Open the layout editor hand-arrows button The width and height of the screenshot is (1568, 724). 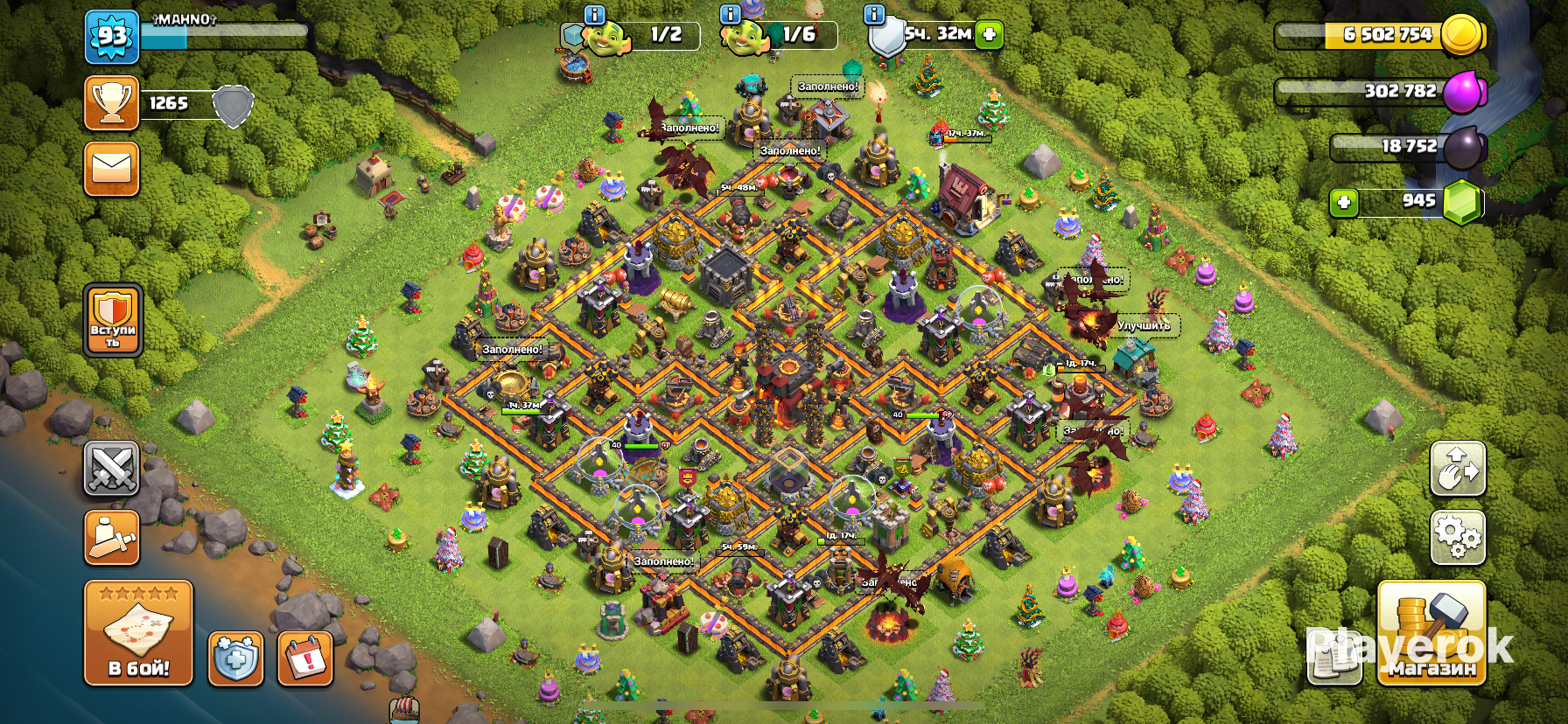click(1457, 468)
